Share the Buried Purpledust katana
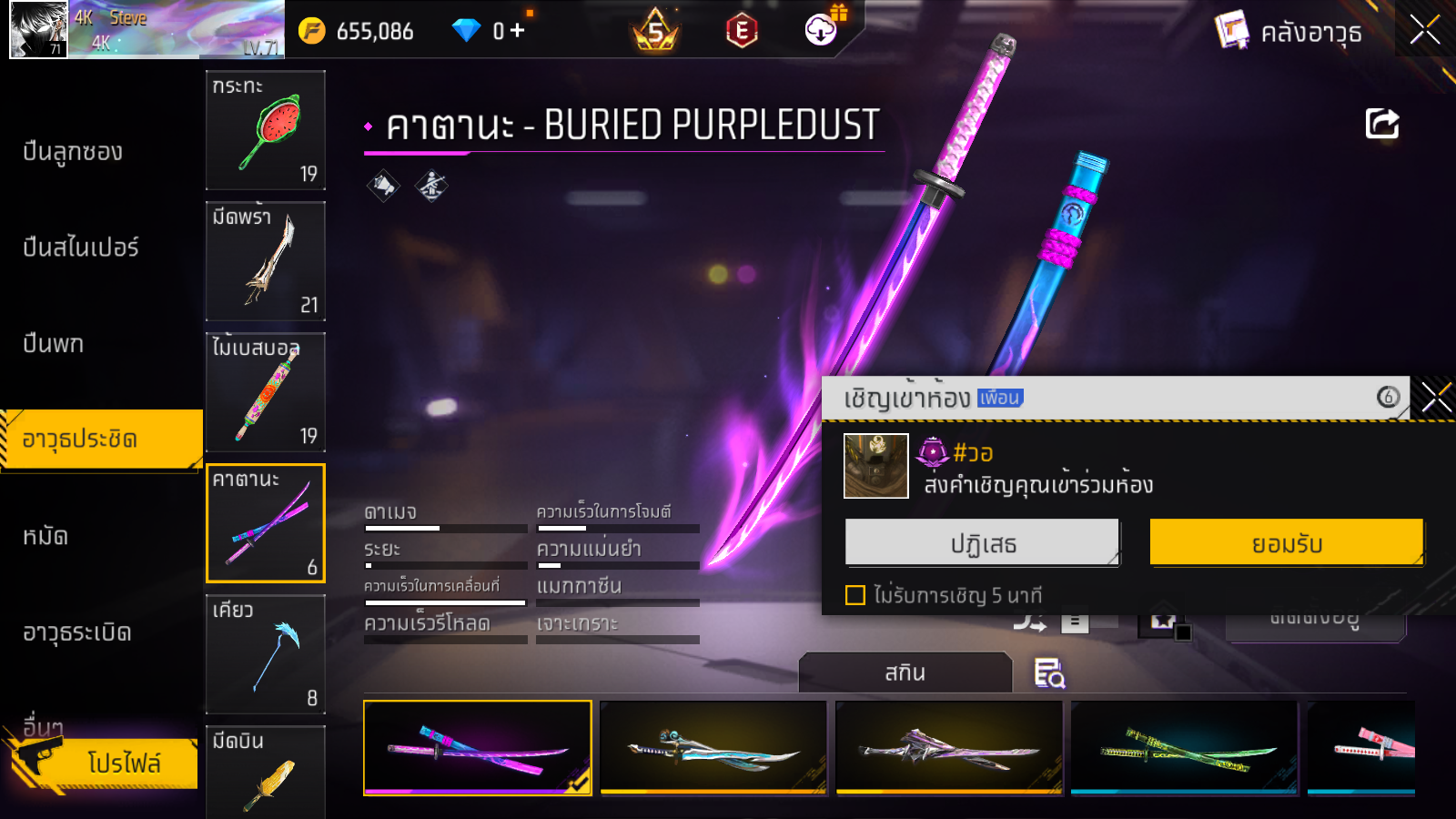The image size is (1456, 819). pyautogui.click(x=1381, y=124)
